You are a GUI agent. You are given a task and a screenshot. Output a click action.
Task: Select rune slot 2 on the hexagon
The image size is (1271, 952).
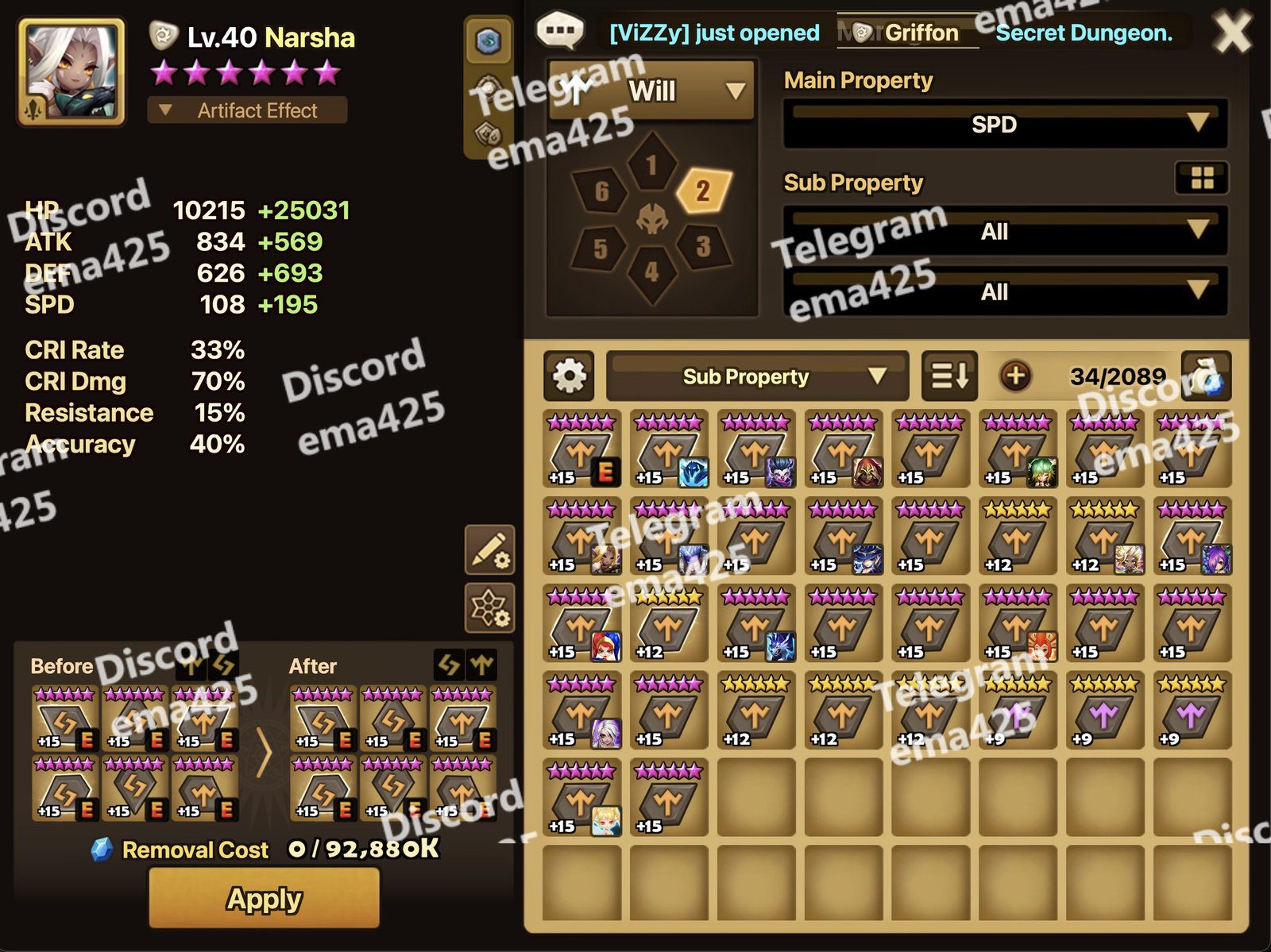tap(702, 191)
